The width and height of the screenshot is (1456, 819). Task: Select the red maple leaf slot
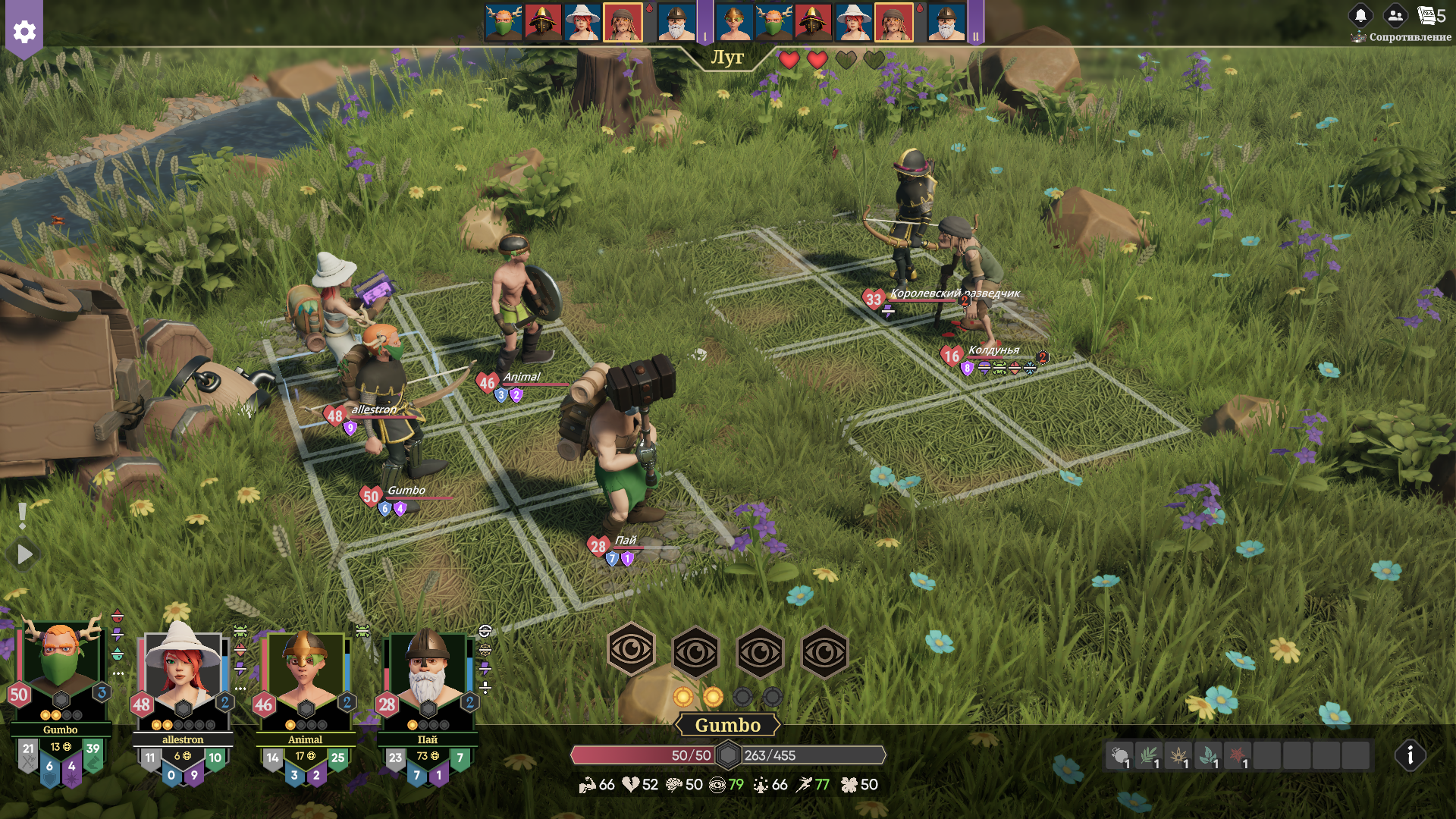1238,756
